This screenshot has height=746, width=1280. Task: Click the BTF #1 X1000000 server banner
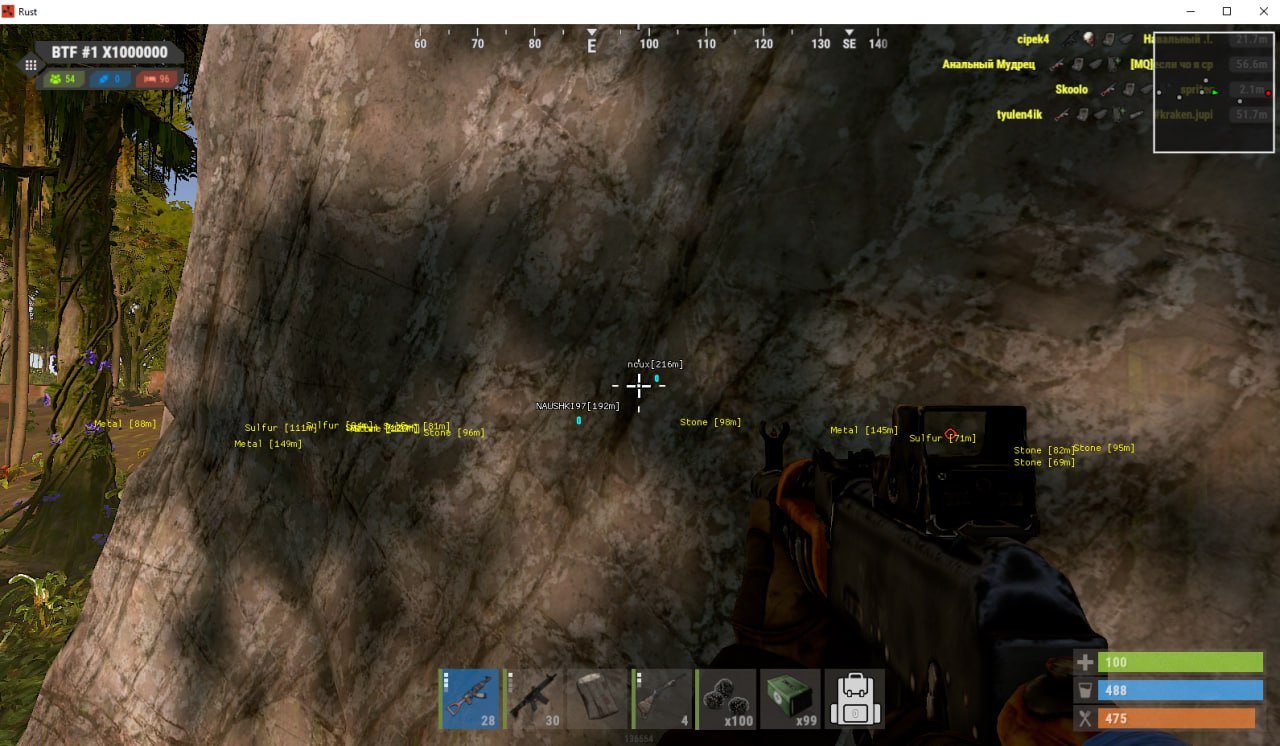tap(110, 53)
